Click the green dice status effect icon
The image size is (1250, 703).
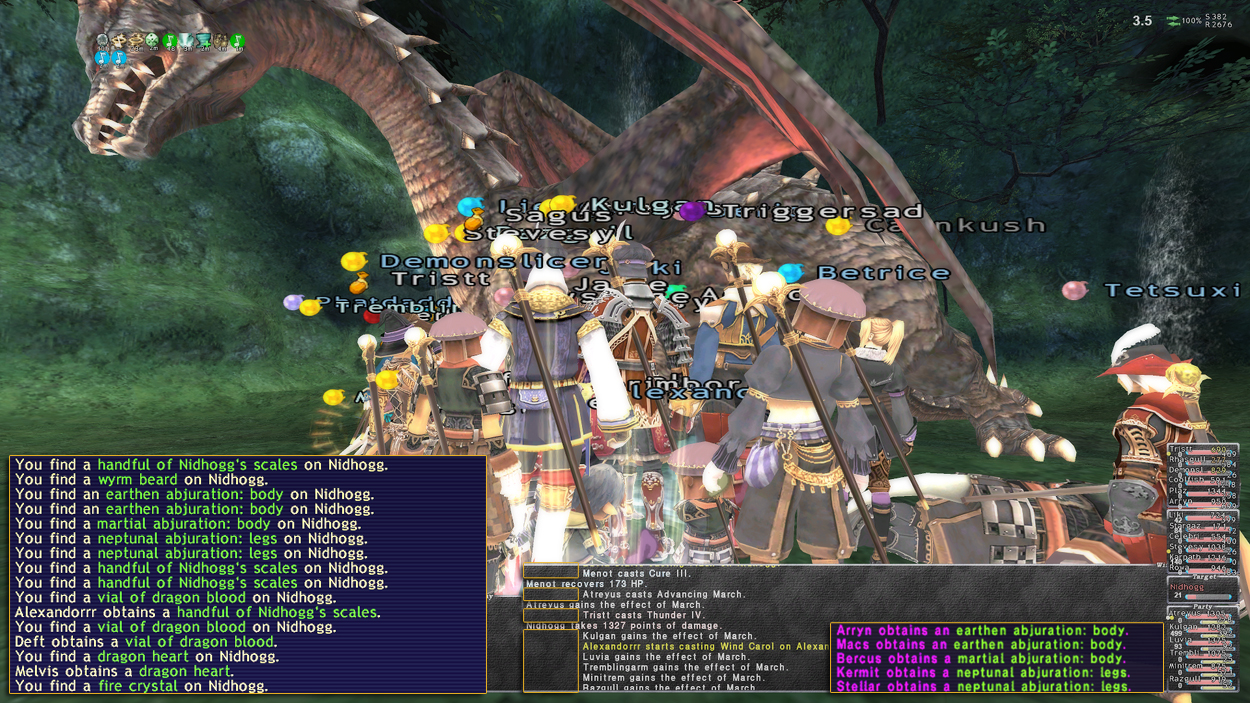coord(152,41)
